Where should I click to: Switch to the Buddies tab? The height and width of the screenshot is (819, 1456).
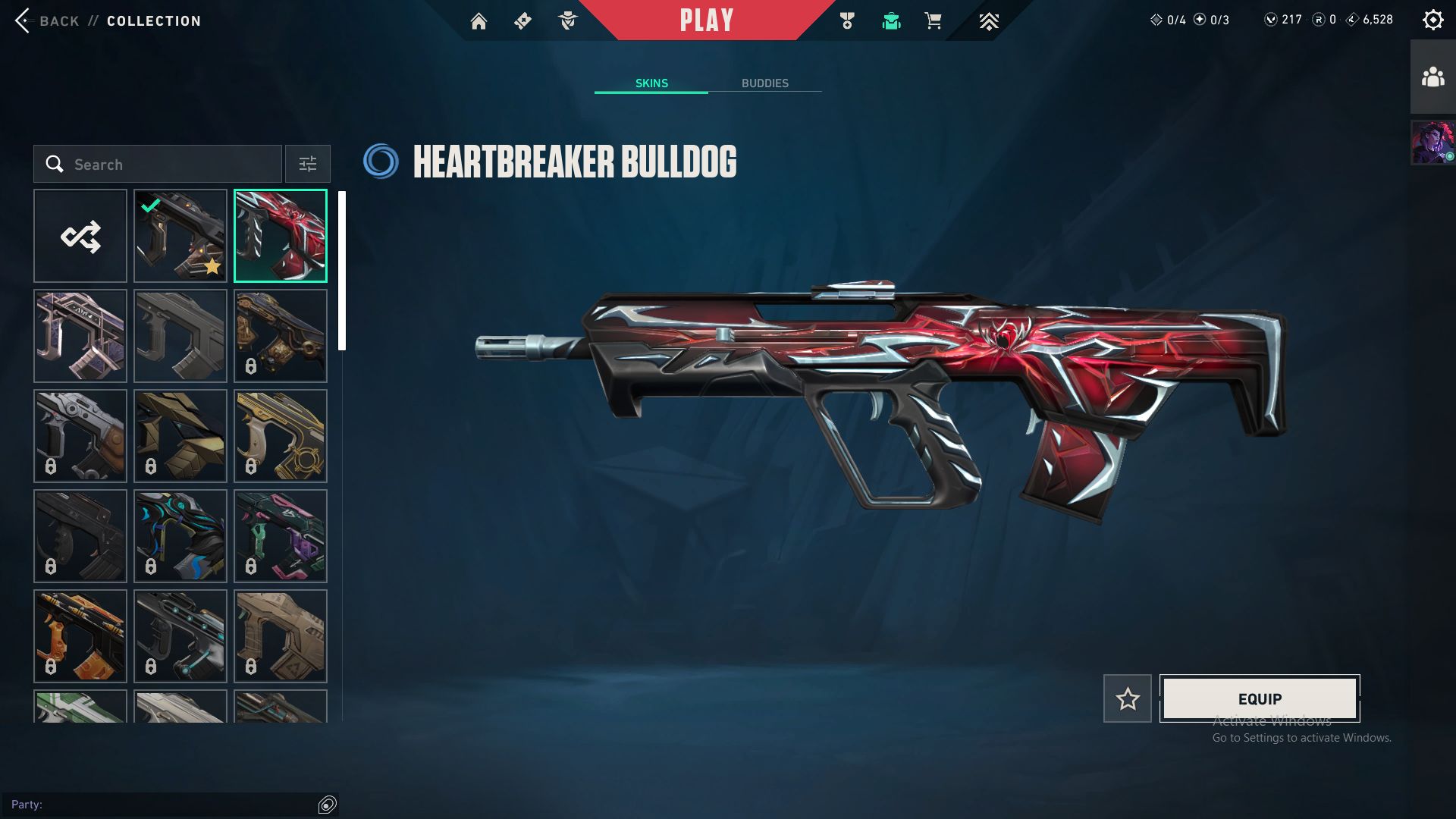(x=764, y=83)
